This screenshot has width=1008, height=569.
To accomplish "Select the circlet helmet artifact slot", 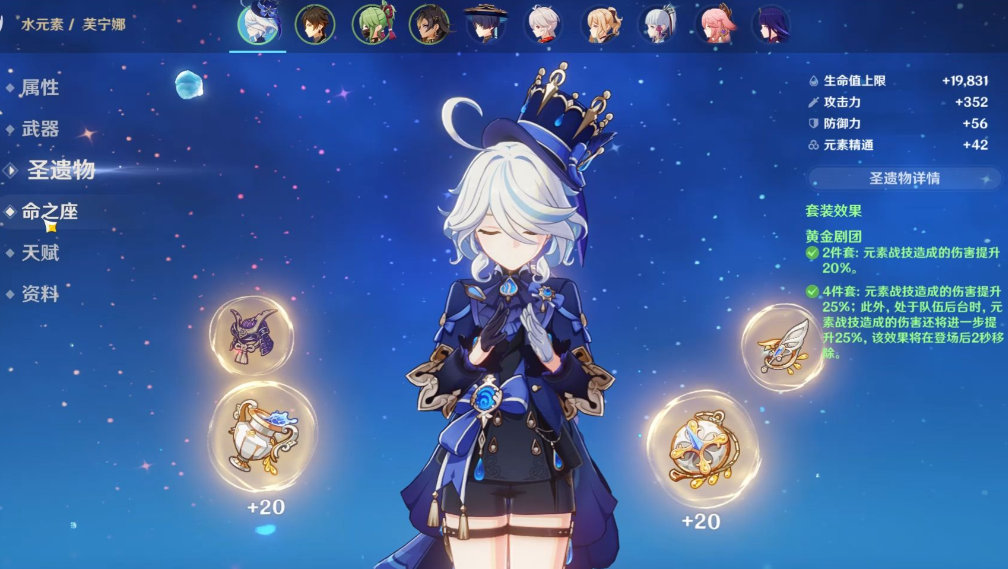I will 251,336.
